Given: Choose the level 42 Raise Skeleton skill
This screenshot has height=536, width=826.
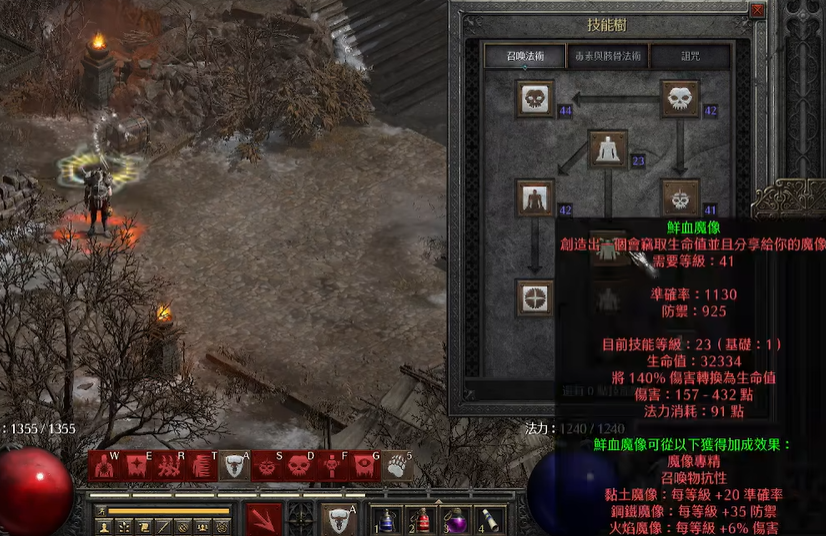Looking at the screenshot, I should [680, 99].
